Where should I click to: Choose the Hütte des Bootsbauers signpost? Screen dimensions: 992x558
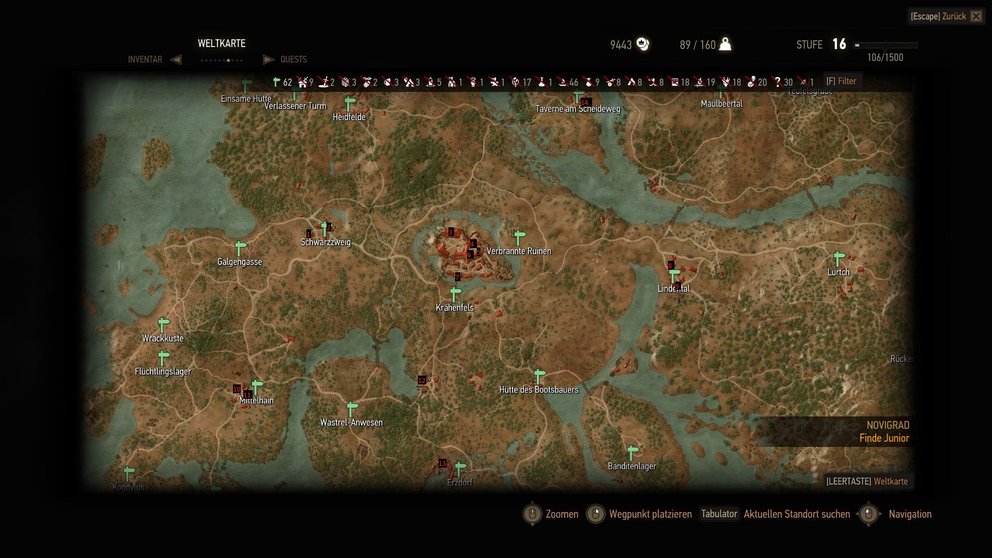(539, 377)
